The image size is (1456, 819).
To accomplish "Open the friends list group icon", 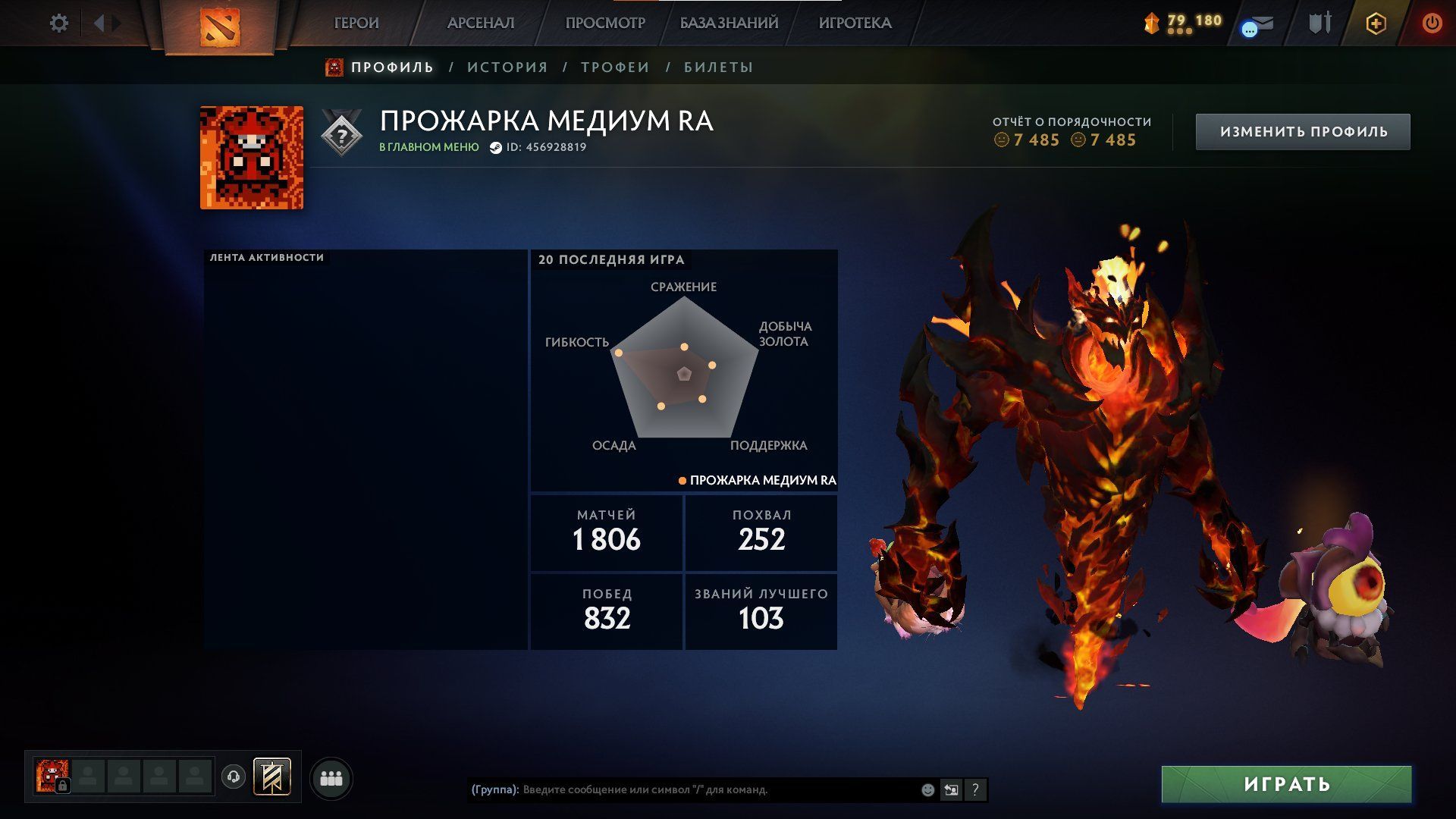I will click(x=331, y=779).
